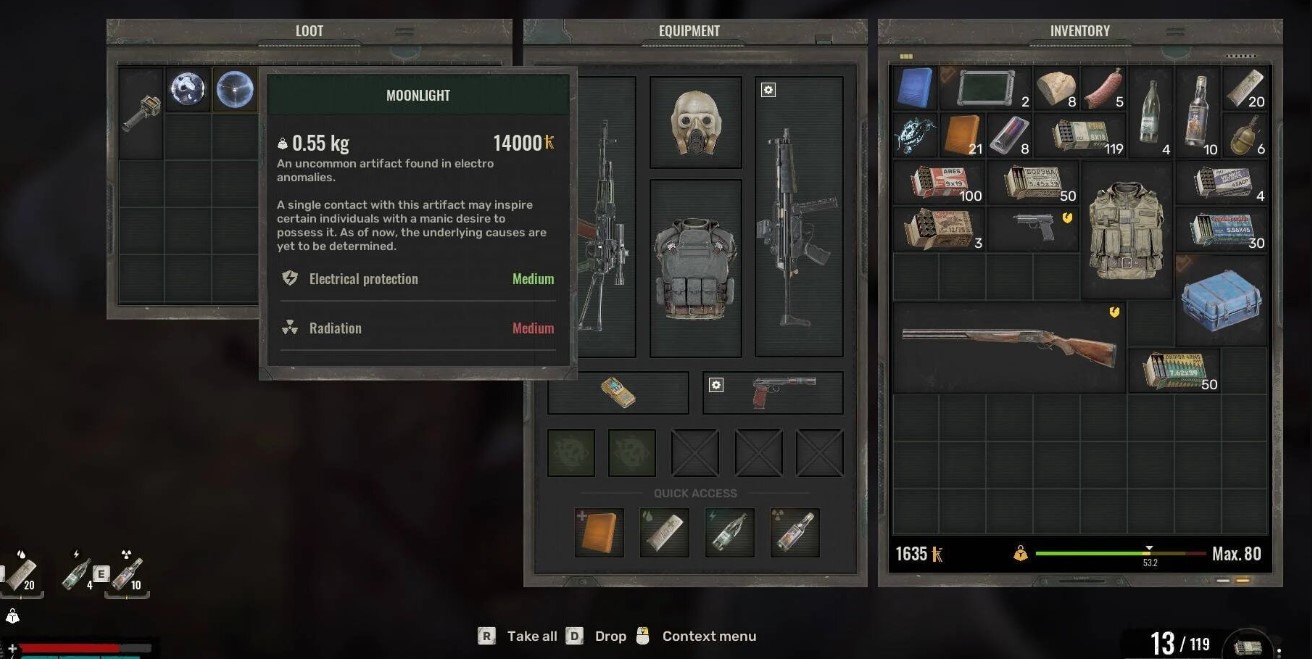The image size is (1312, 659).
Task: Click the equipped grey body armor vest
Action: [695, 267]
